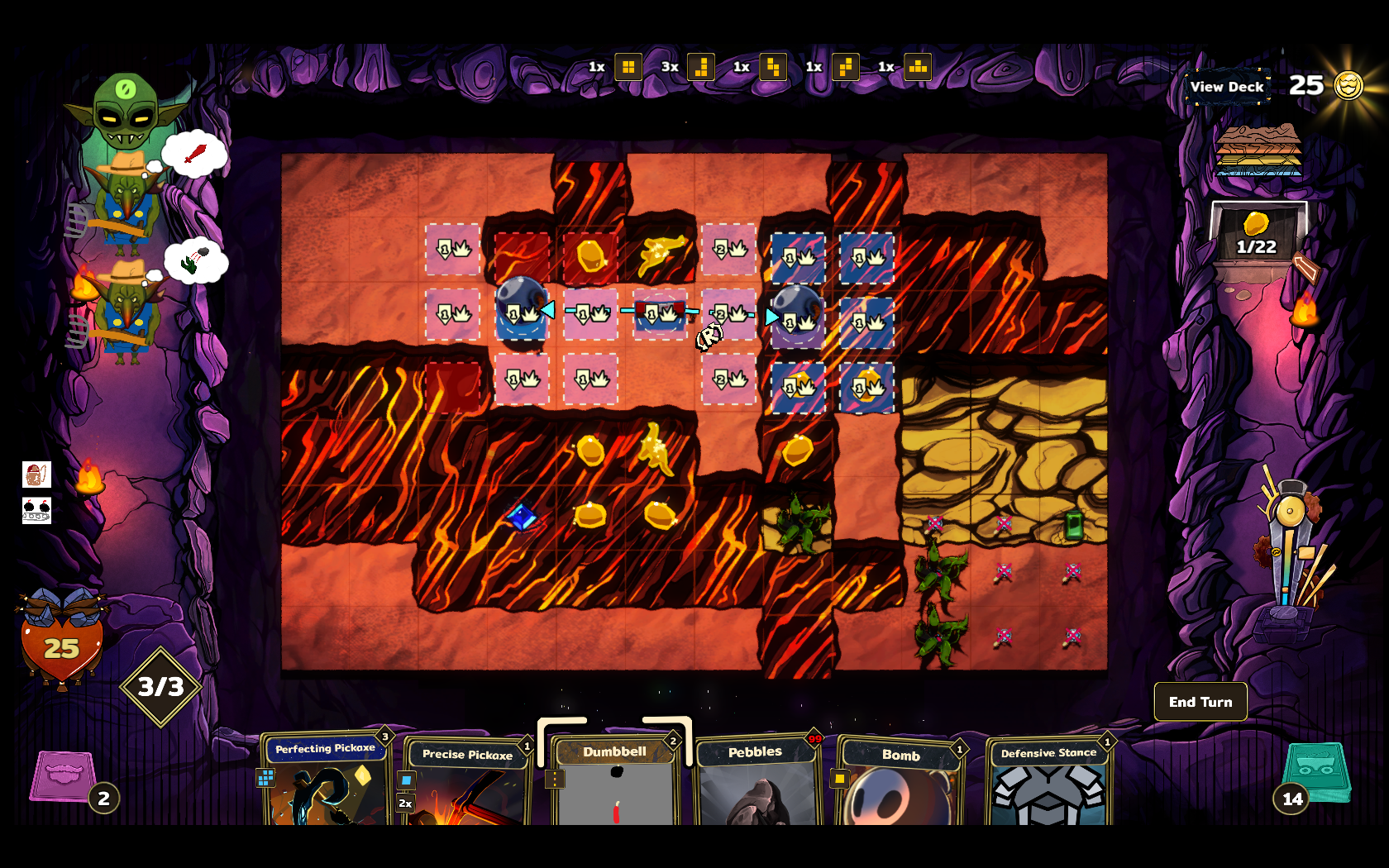This screenshot has width=1389, height=868.
Task: Select the goblin with sword intent bubble
Action: coord(126,203)
